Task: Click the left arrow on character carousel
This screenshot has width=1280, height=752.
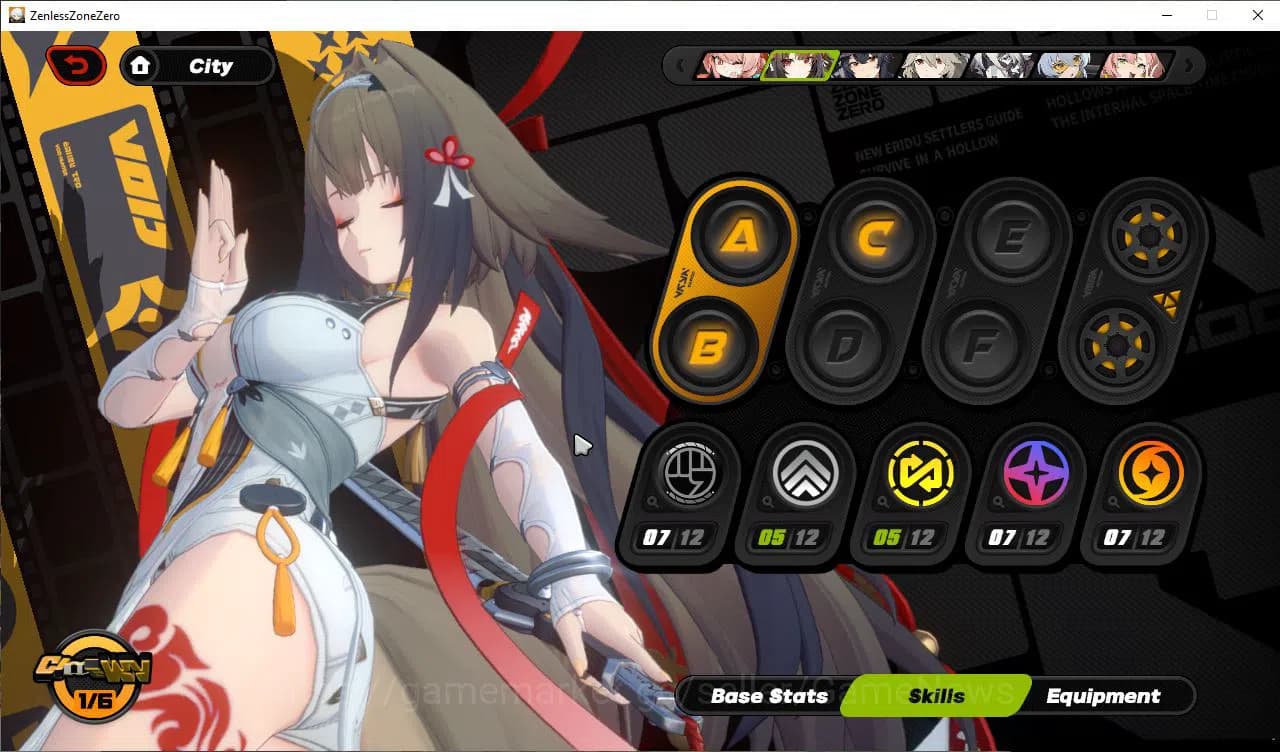Action: [682, 64]
